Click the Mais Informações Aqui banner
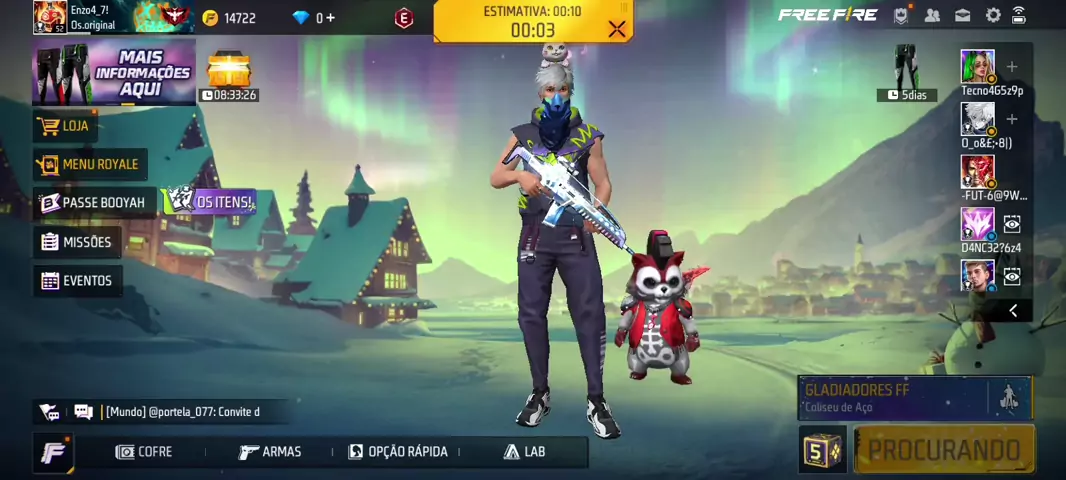 [x=114, y=73]
